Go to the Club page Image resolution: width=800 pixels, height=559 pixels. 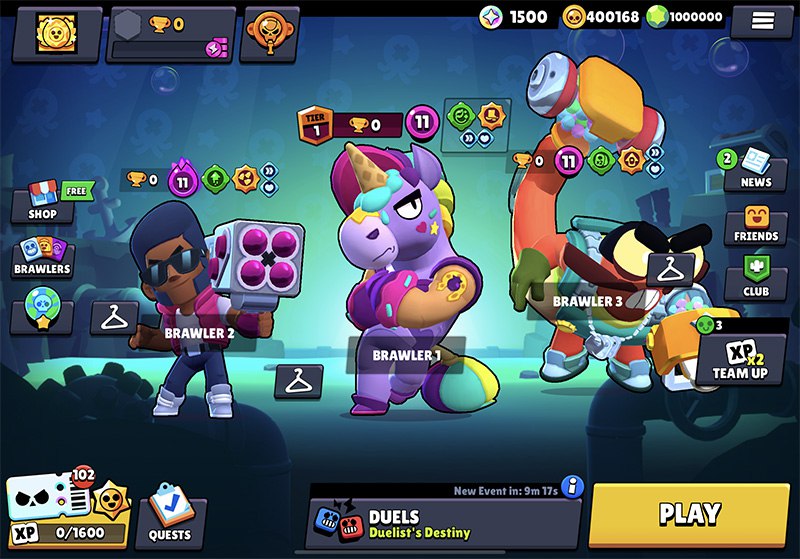[755, 280]
